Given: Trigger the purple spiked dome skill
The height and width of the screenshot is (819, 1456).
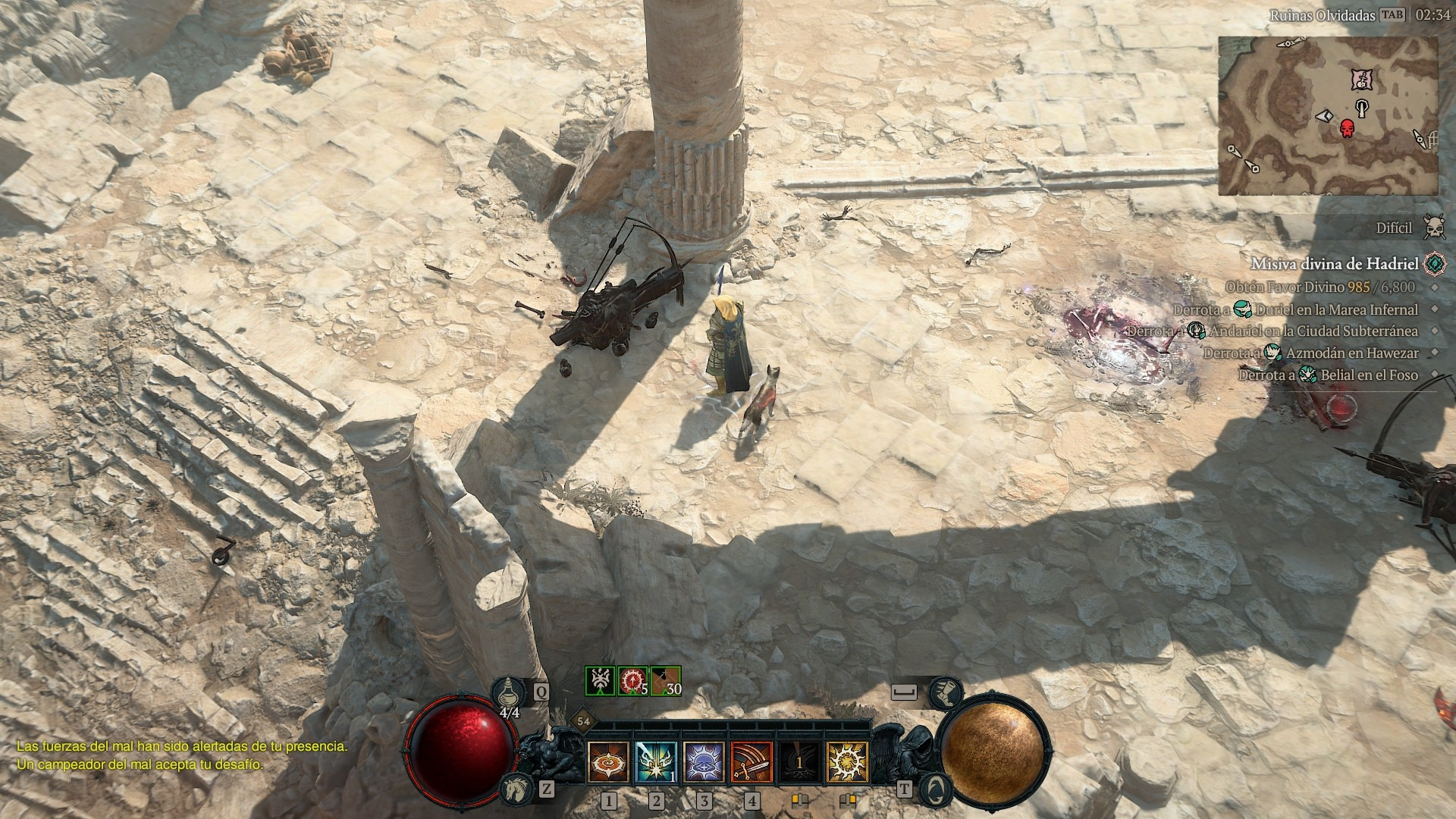Looking at the screenshot, I should 704,761.
